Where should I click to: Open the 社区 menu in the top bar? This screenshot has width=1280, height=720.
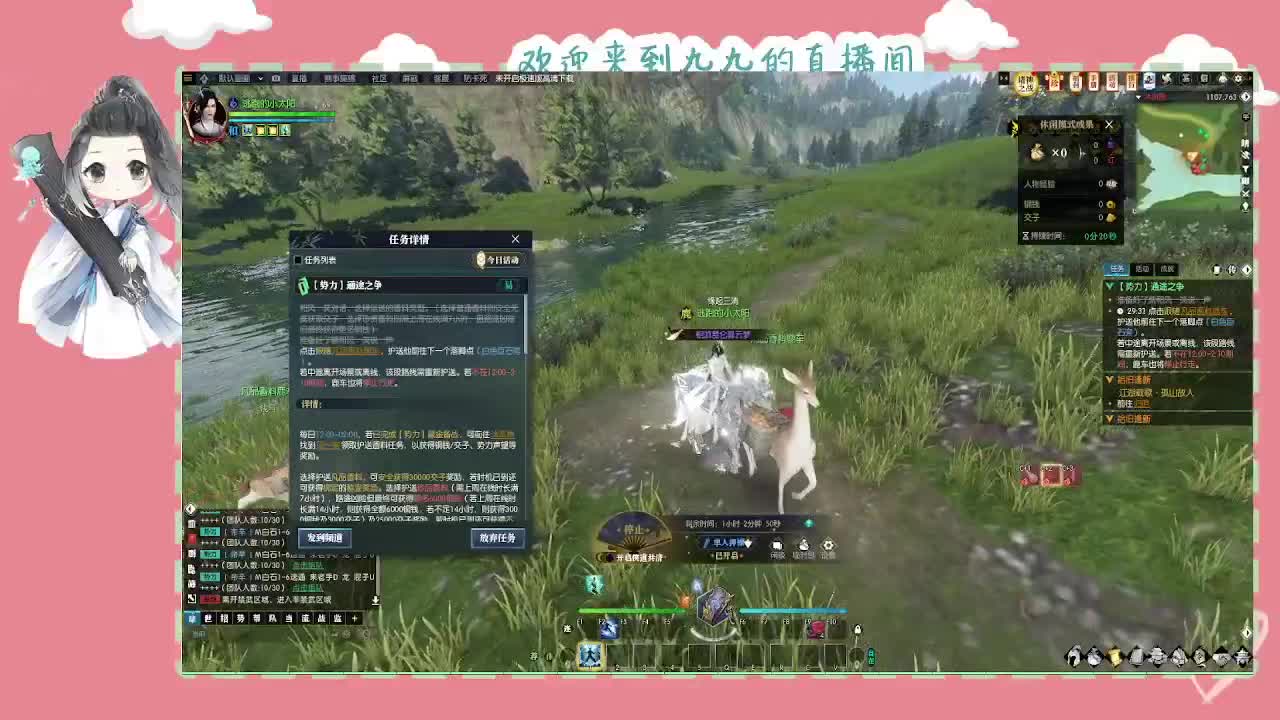tap(376, 76)
